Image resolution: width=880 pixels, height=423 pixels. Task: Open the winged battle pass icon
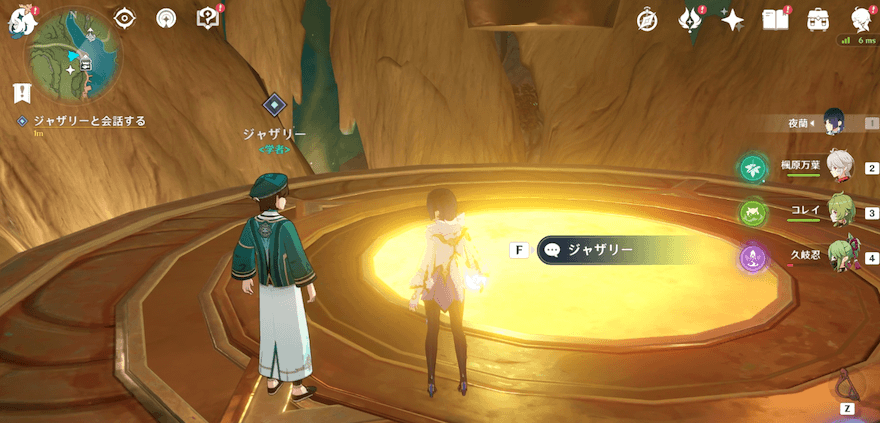click(x=690, y=19)
